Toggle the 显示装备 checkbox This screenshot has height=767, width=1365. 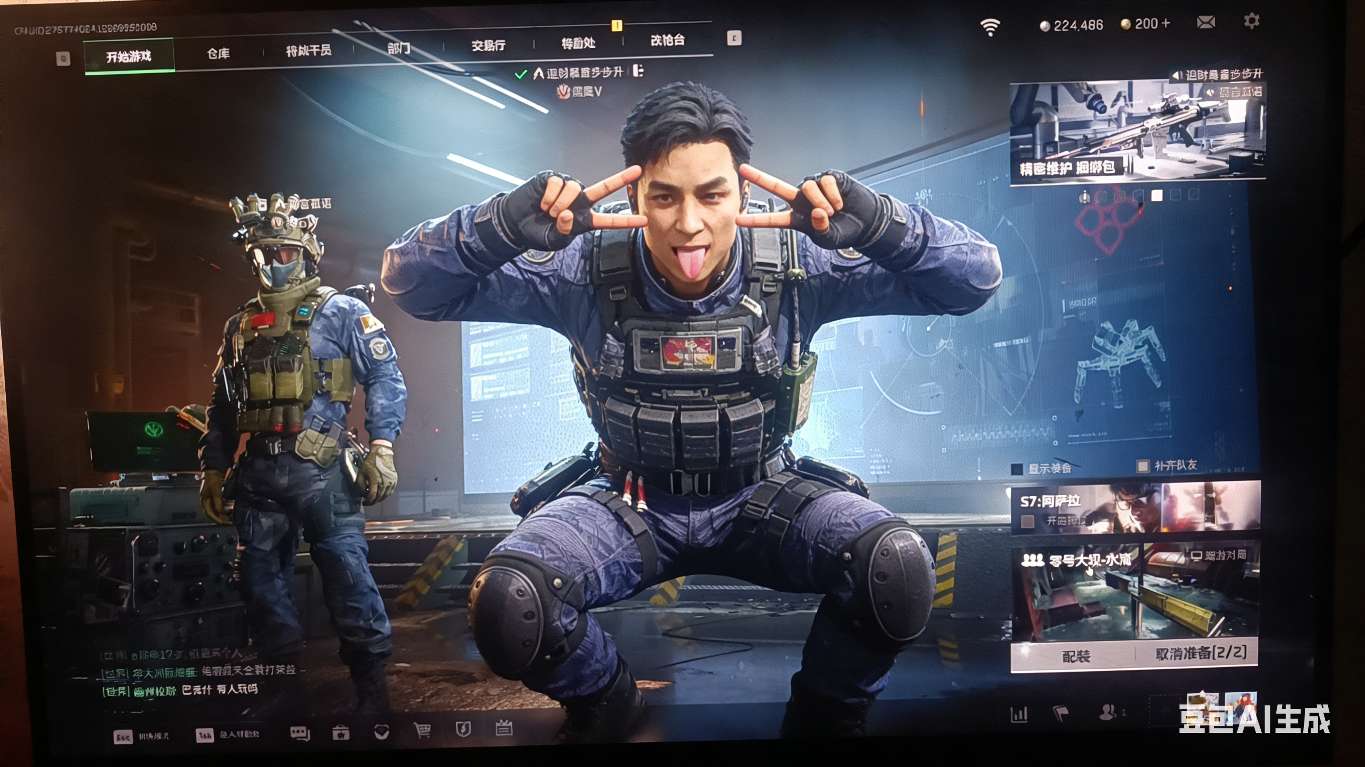[1018, 468]
